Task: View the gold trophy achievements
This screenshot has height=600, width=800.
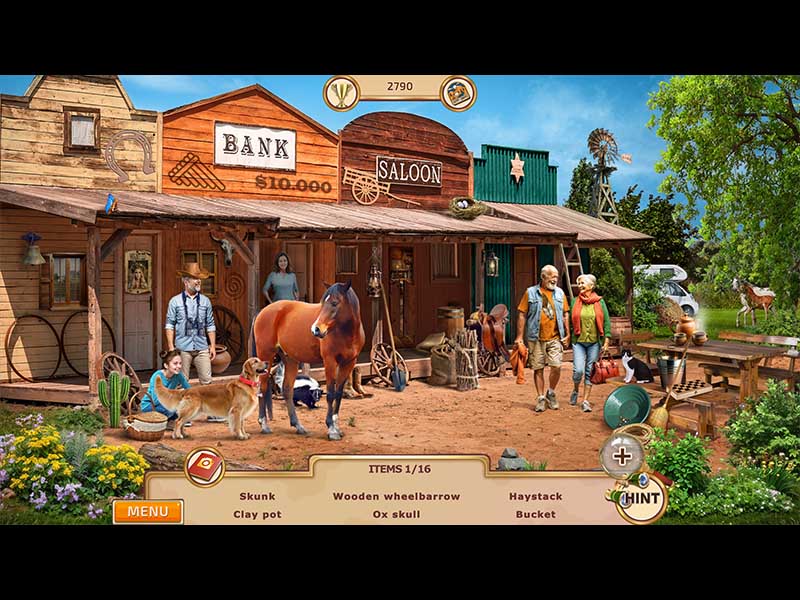Action: coord(342,94)
